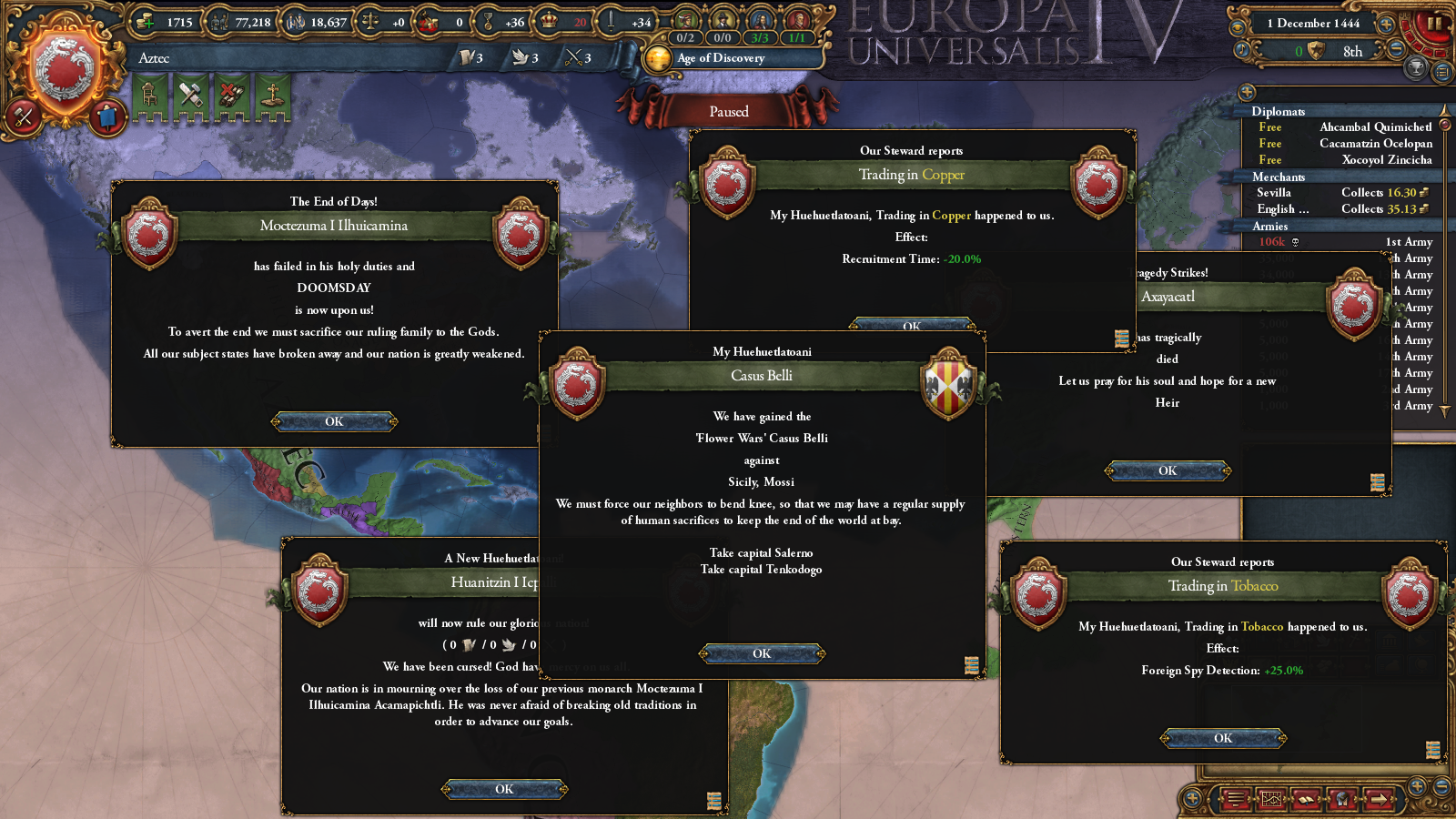Open the message log via the lines icon
1456x819 pixels.
click(1236, 798)
